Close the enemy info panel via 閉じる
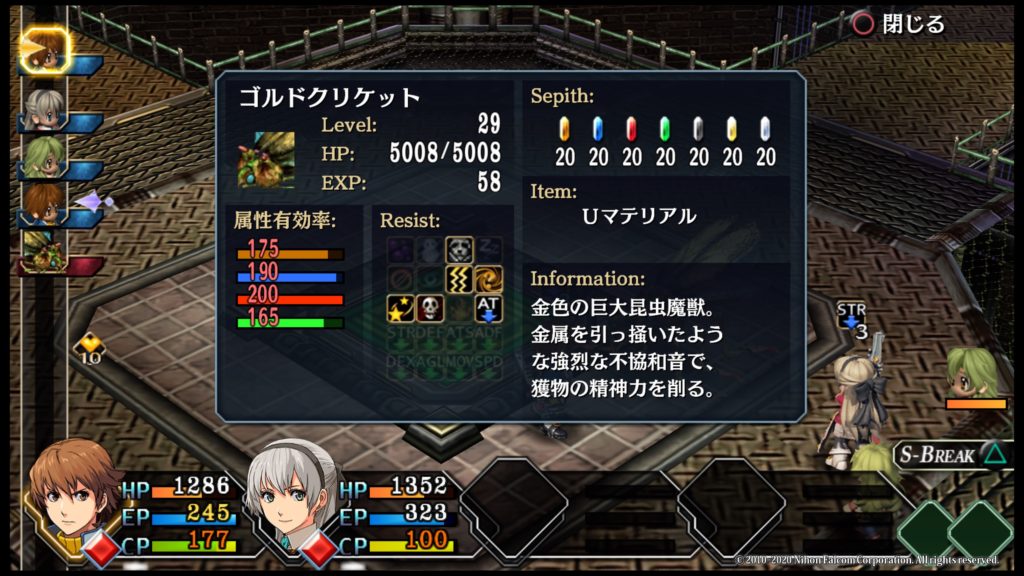Screen dimensions: 1024x576 (x=897, y=24)
